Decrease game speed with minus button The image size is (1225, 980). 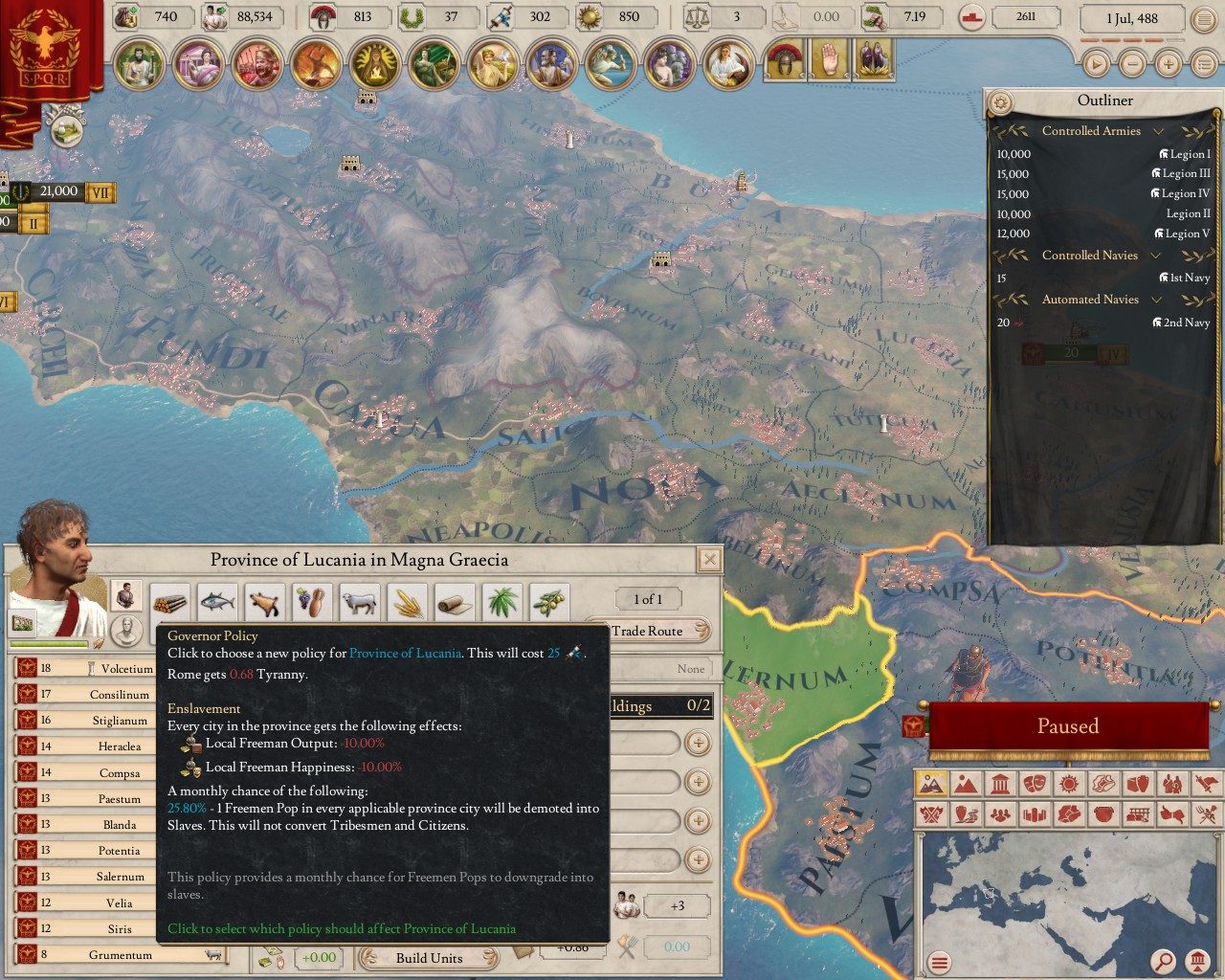coord(1132,64)
